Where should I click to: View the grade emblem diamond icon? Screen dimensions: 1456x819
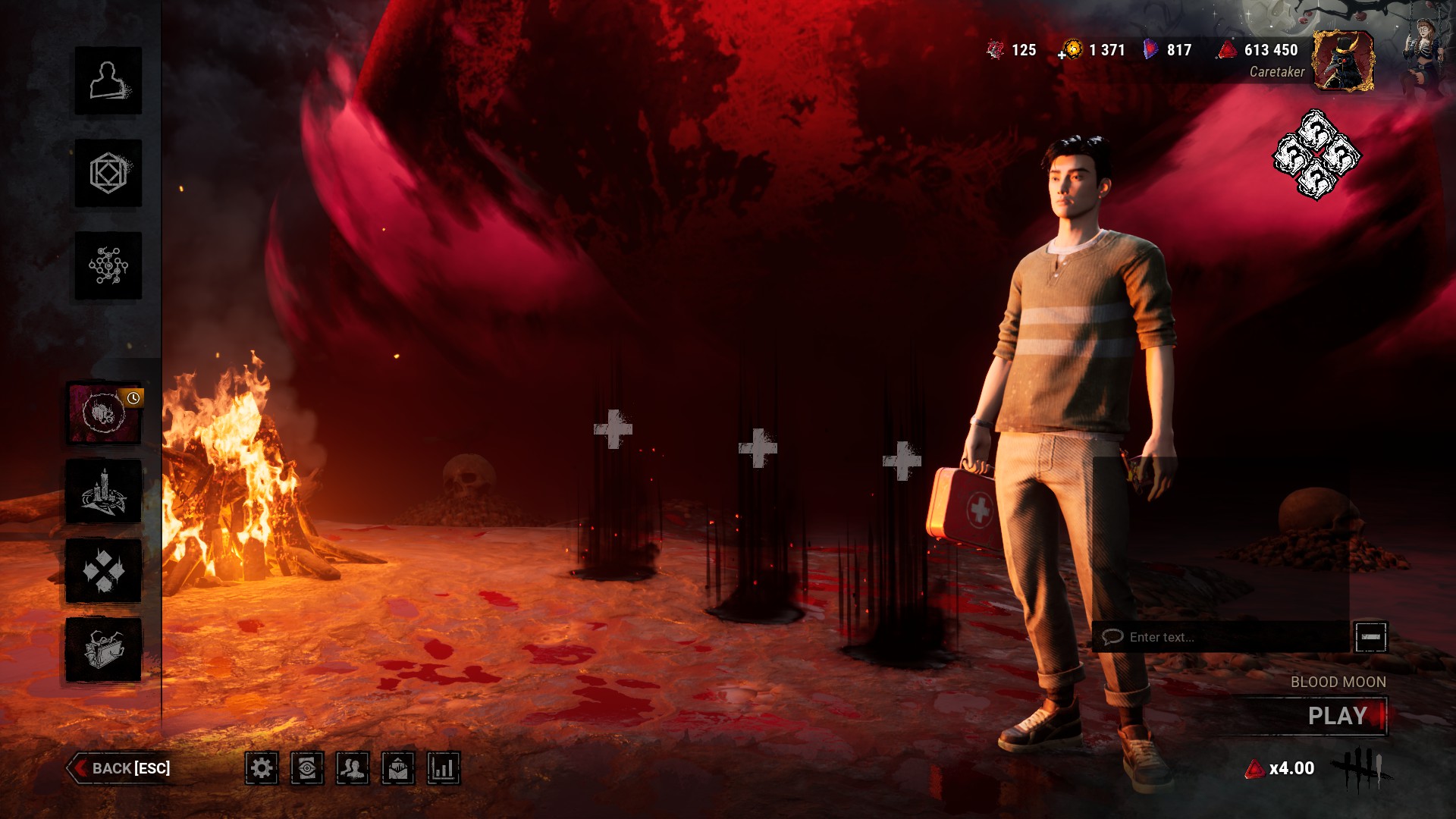tap(1316, 155)
